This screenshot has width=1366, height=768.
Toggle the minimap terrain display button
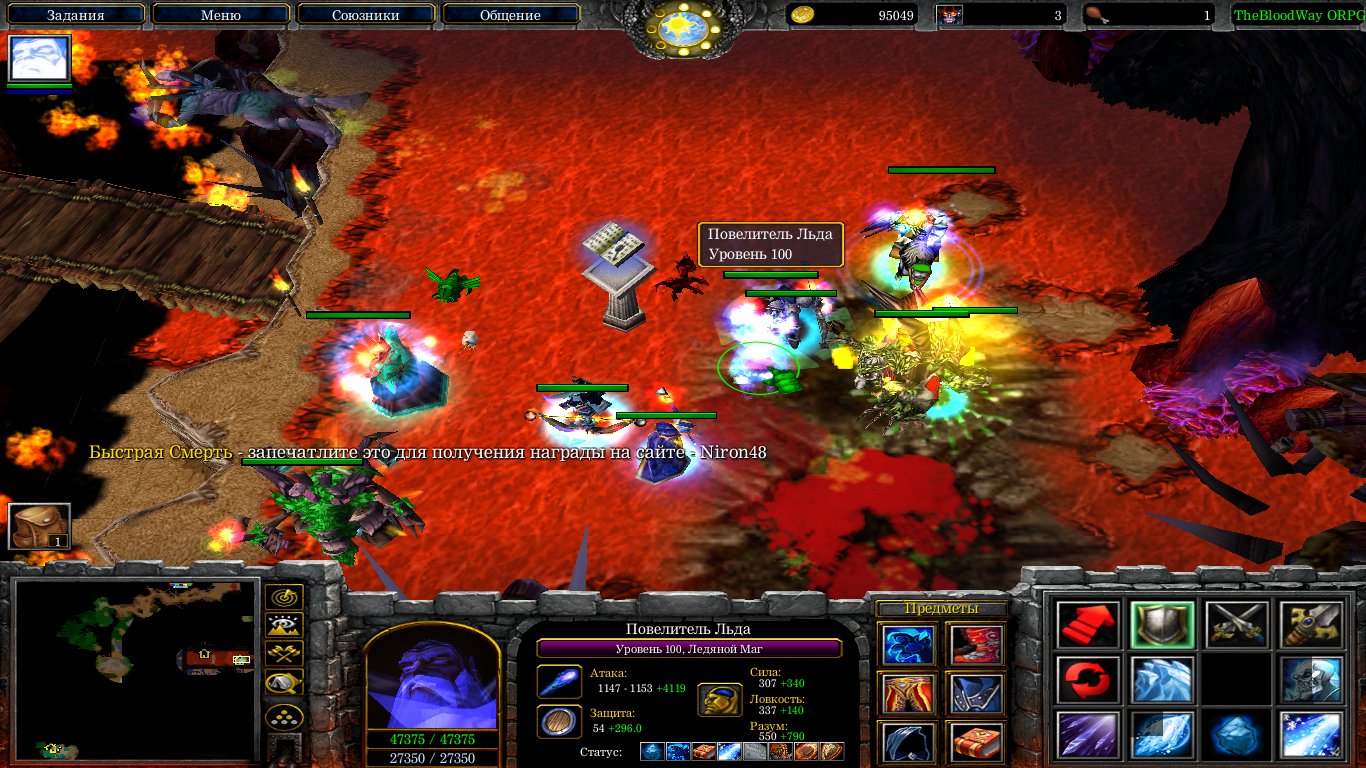coord(284,627)
